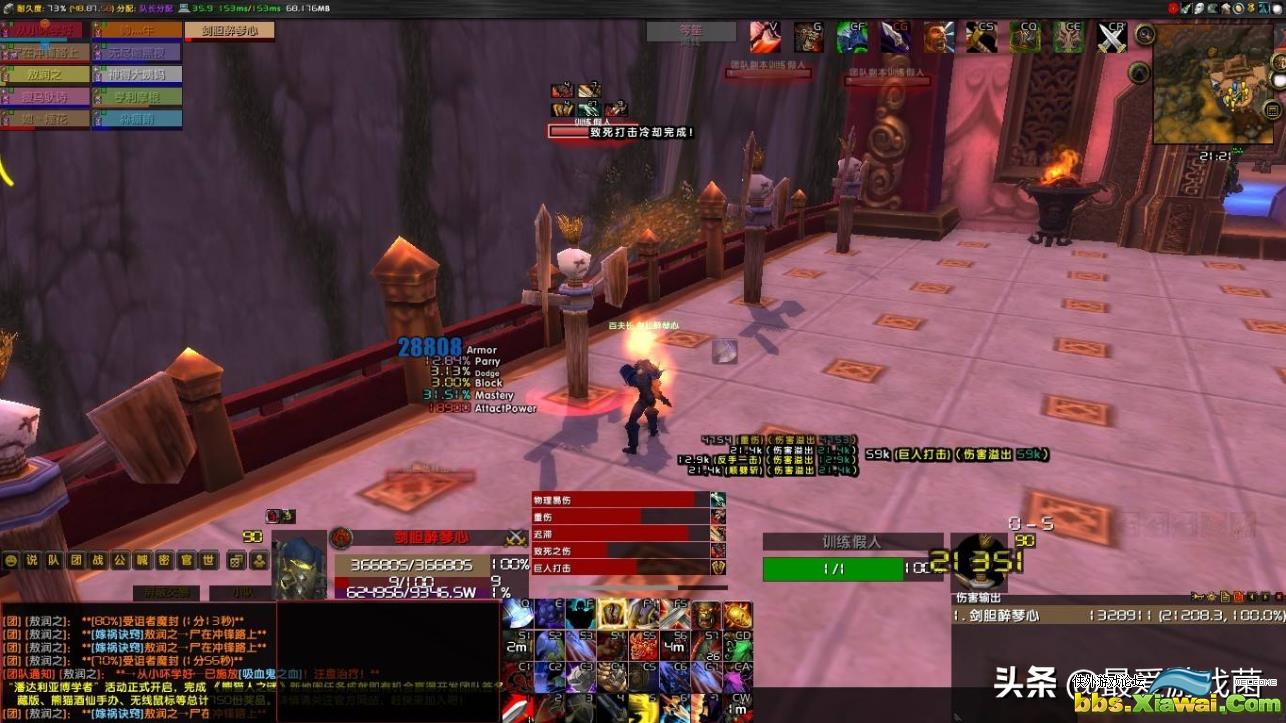Click the 说 say chat channel button
Screen dimensions: 1286x723
pos(32,561)
